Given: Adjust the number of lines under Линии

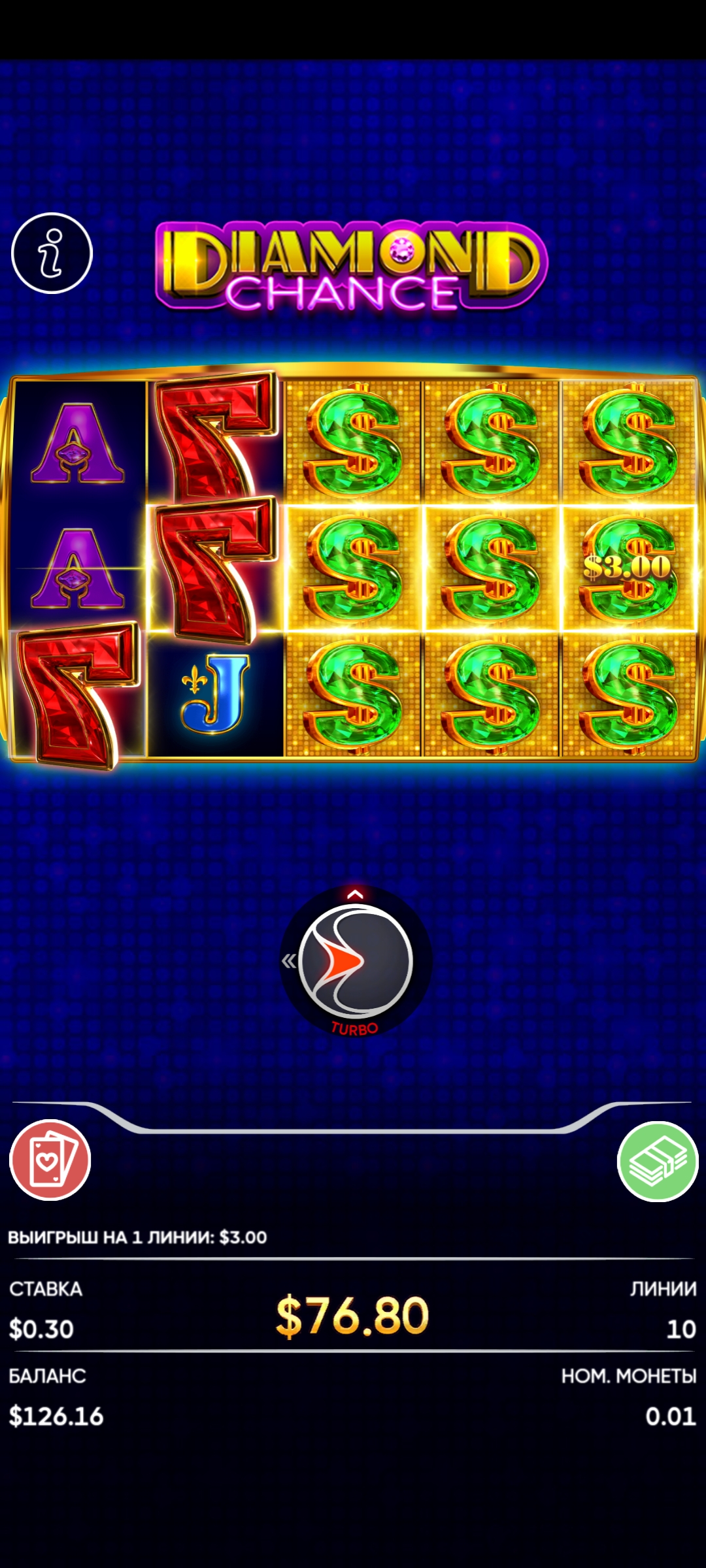Looking at the screenshot, I should (681, 1329).
